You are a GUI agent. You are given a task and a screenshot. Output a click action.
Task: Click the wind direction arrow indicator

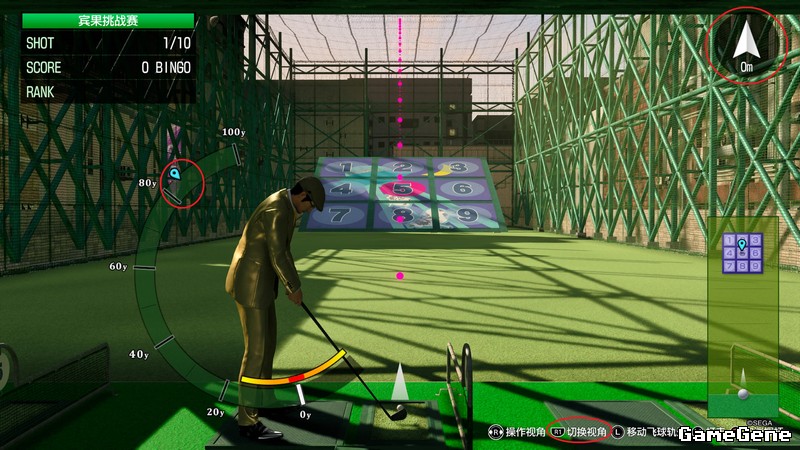pyautogui.click(x=746, y=40)
